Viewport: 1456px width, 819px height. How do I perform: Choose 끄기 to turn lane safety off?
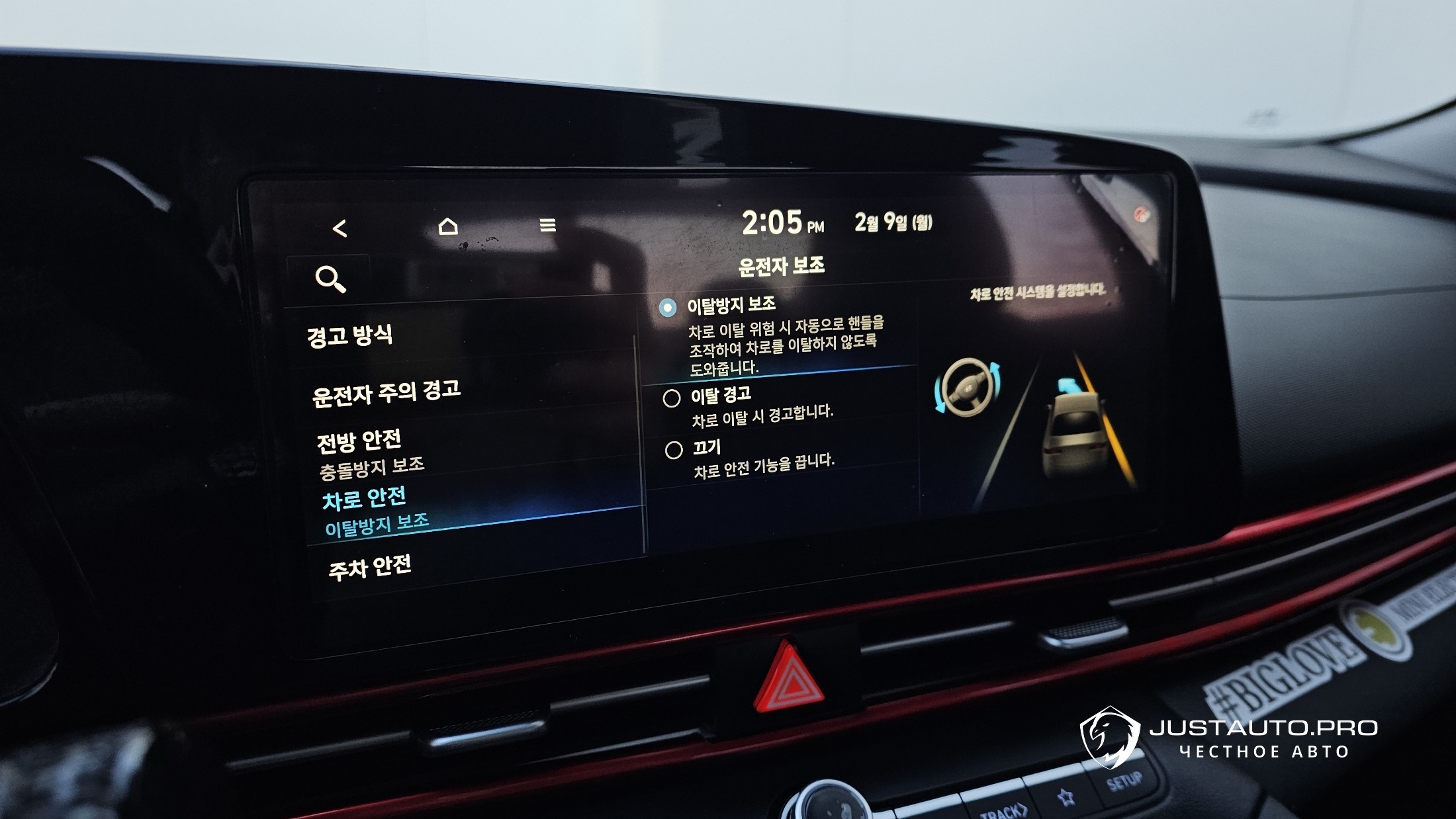pos(674,451)
